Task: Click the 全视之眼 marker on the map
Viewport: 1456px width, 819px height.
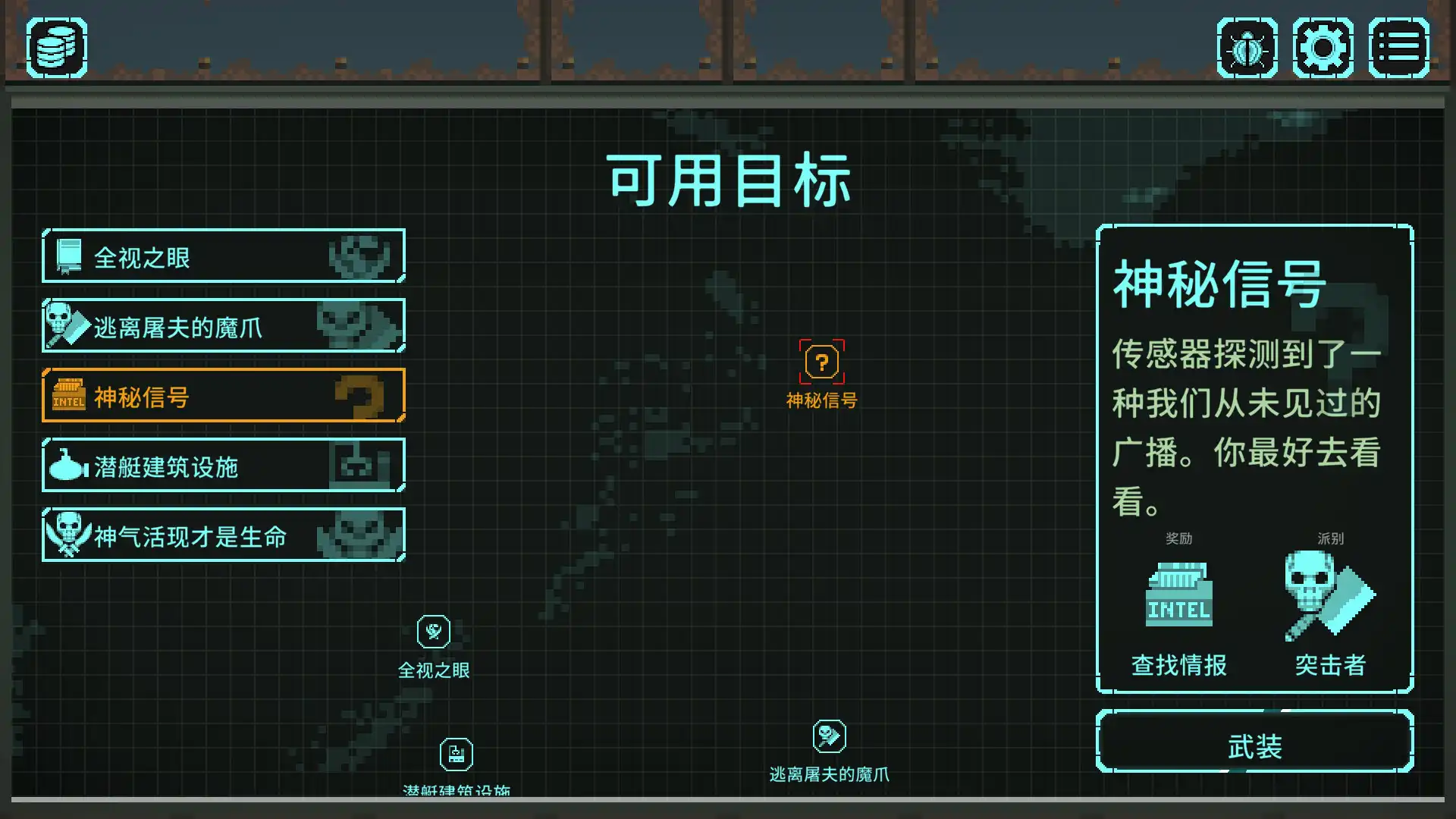Action: 433,631
